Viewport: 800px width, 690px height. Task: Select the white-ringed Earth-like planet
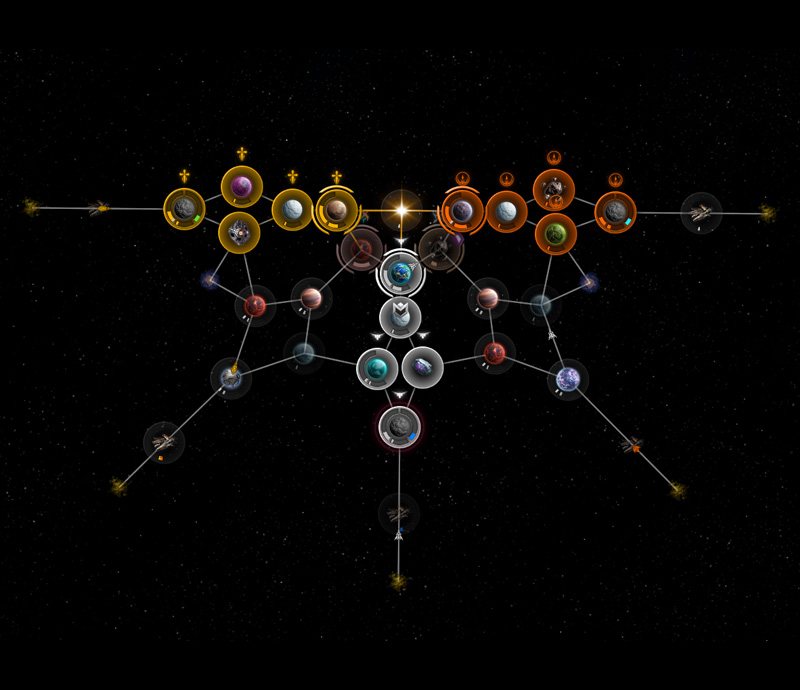point(400,272)
